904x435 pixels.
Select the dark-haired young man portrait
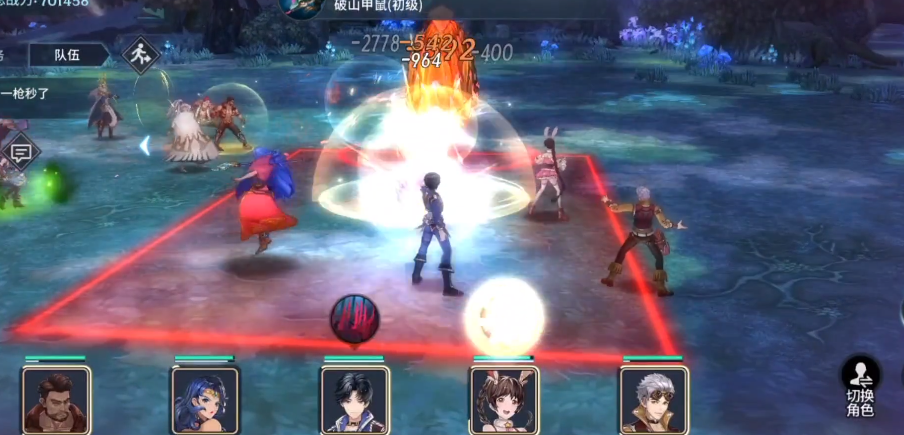(354, 399)
